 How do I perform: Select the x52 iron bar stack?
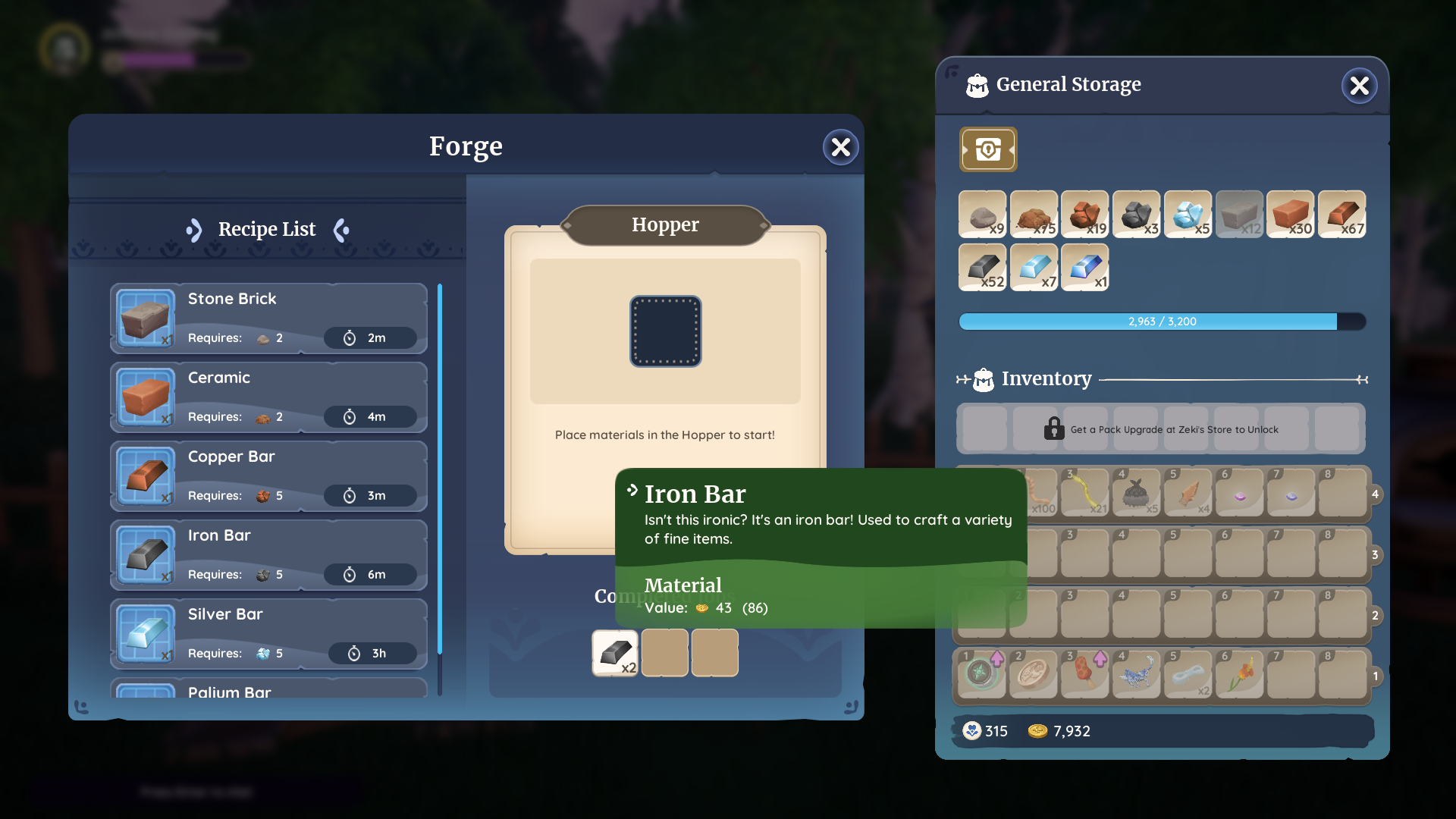982,267
